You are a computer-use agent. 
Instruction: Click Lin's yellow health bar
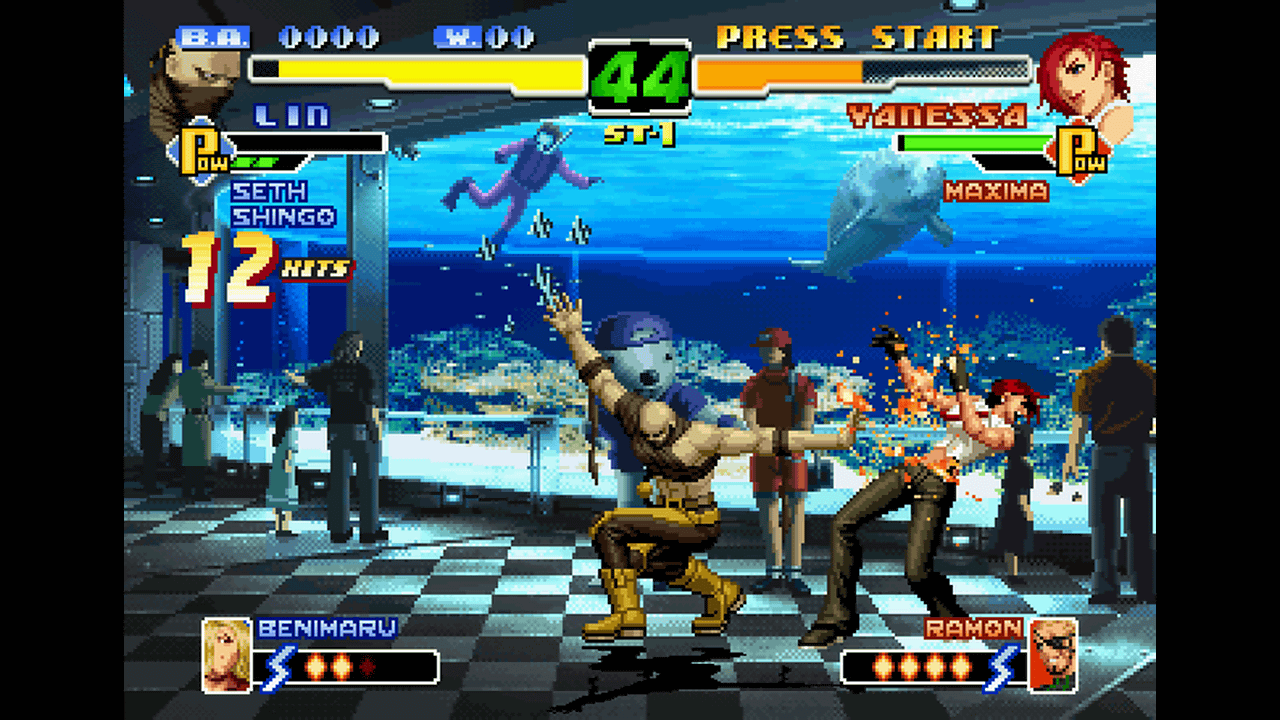[420, 69]
